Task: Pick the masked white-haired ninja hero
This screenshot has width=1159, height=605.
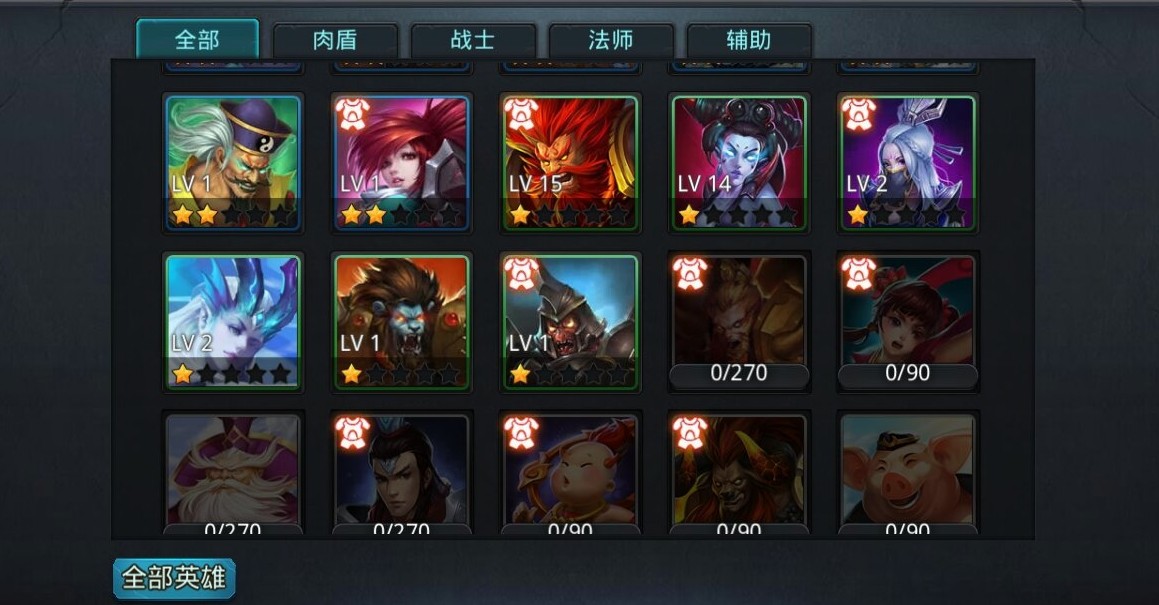Action: [x=908, y=162]
